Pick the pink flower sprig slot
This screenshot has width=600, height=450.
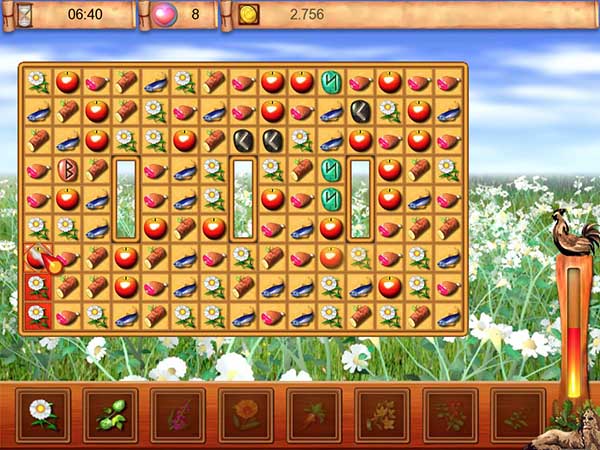tap(178, 414)
